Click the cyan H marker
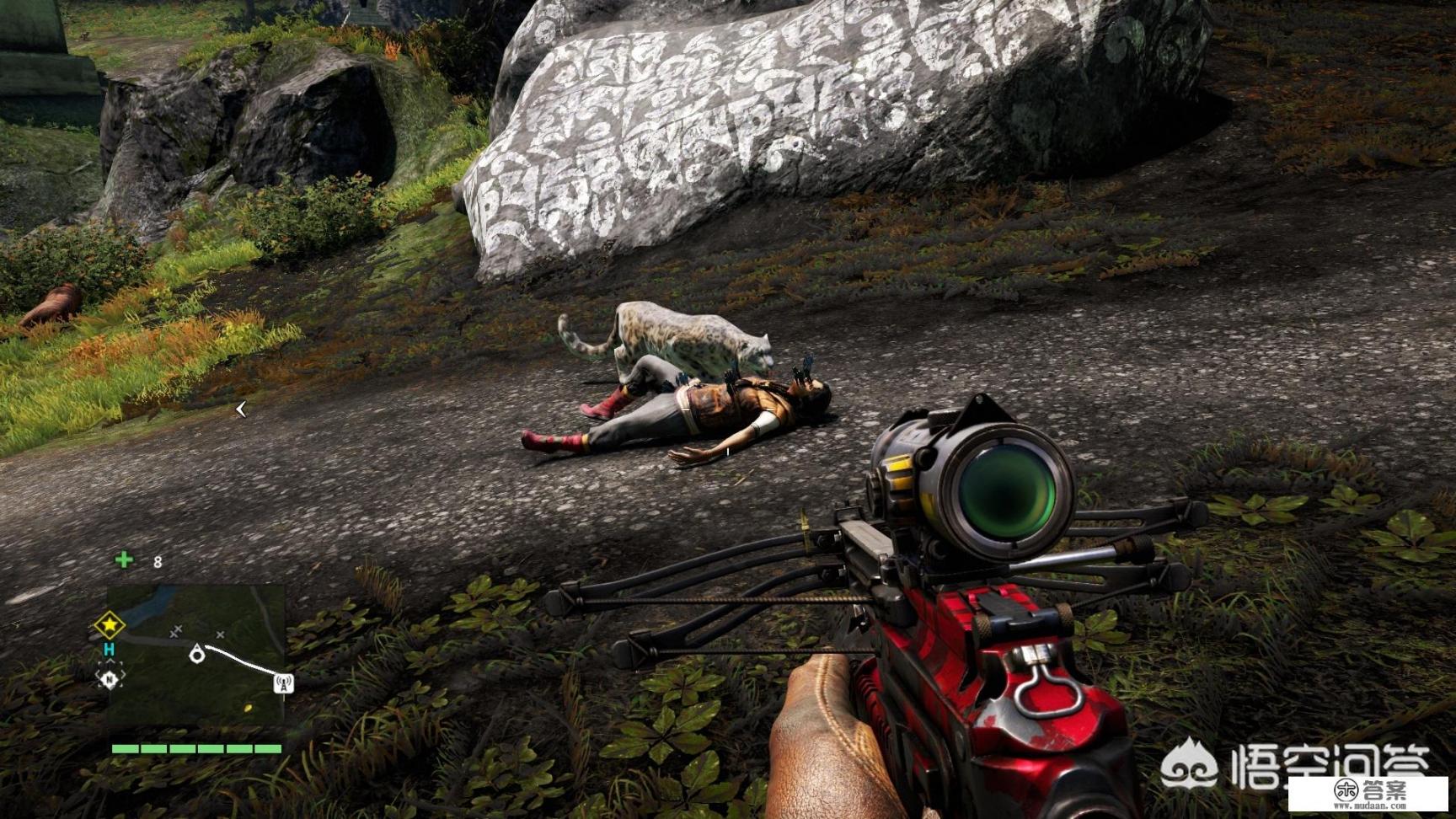This screenshot has height=819, width=1456. (109, 650)
